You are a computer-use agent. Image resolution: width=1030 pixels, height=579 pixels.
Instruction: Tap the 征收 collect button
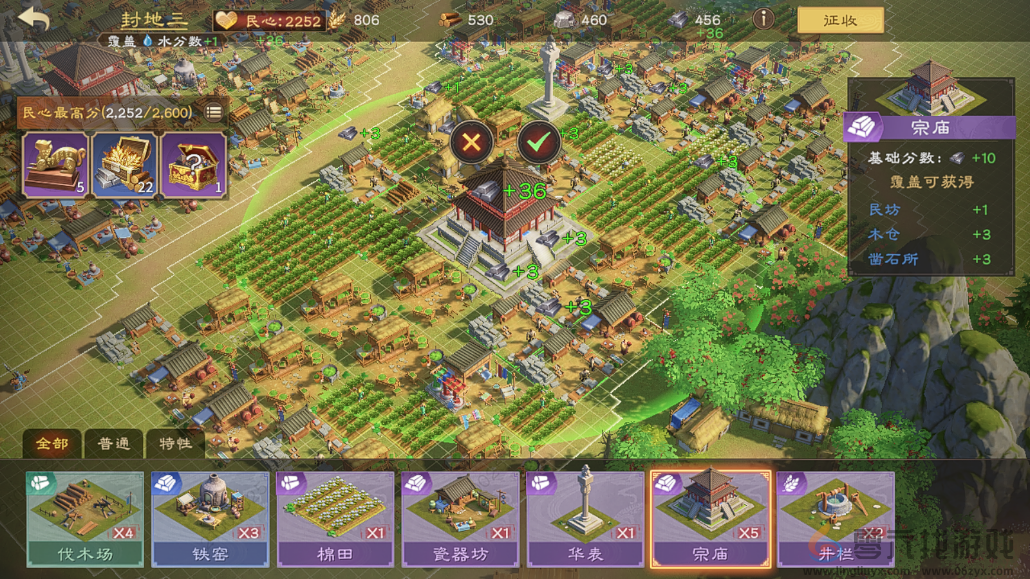click(840, 20)
